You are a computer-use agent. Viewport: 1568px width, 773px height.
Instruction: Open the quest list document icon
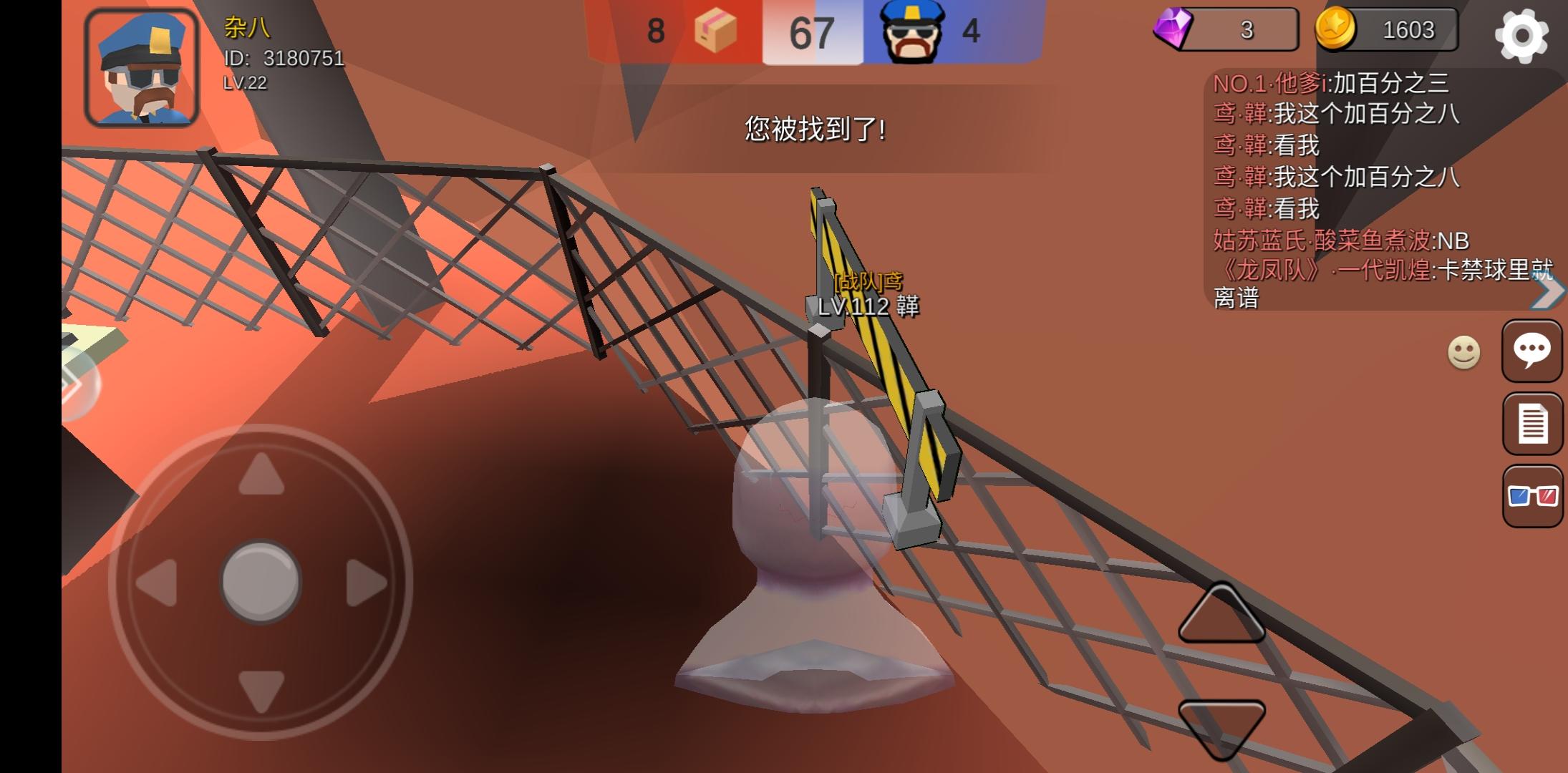(1532, 424)
